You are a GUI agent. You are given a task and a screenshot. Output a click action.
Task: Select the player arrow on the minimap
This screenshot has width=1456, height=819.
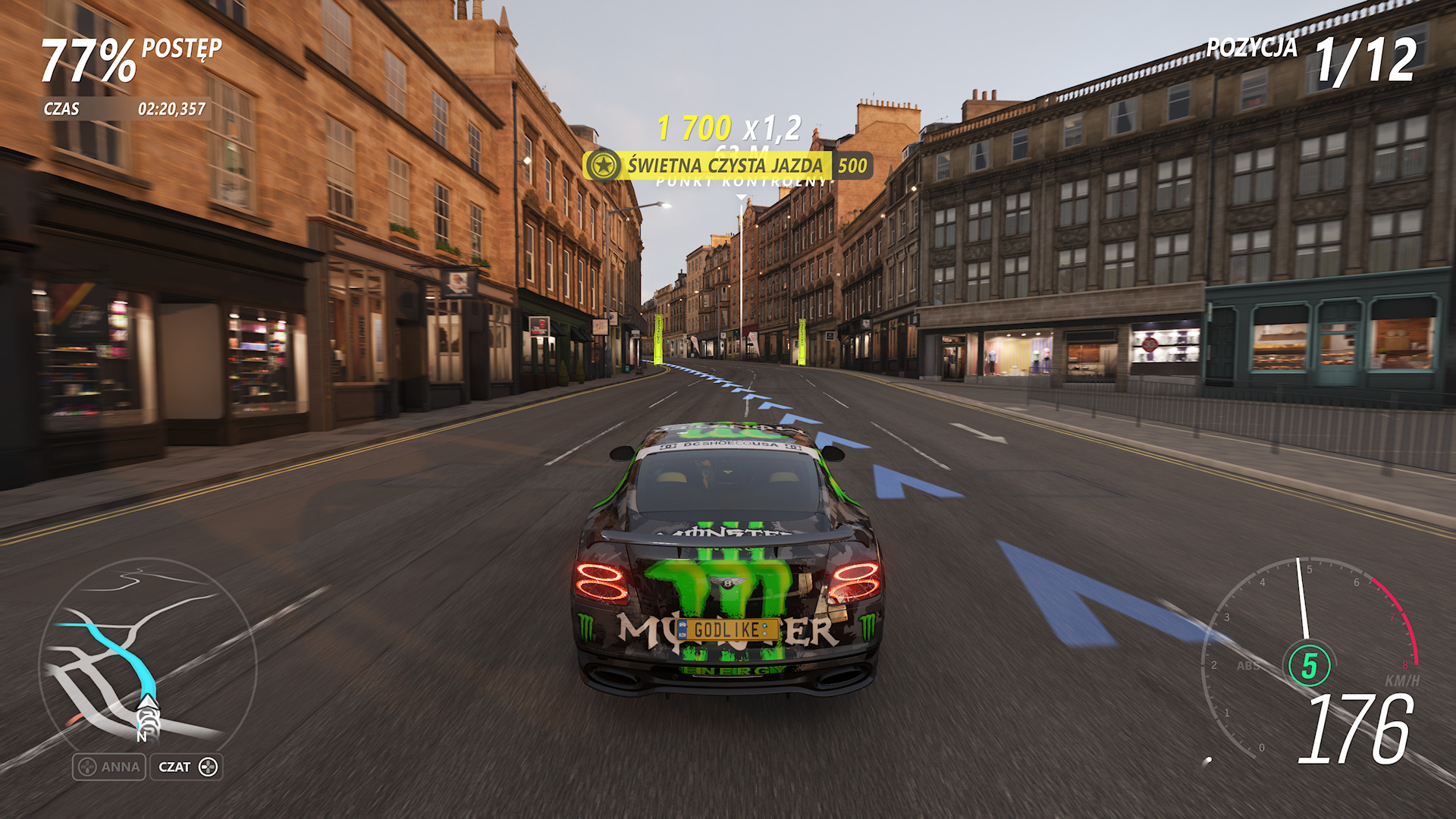coord(147,709)
